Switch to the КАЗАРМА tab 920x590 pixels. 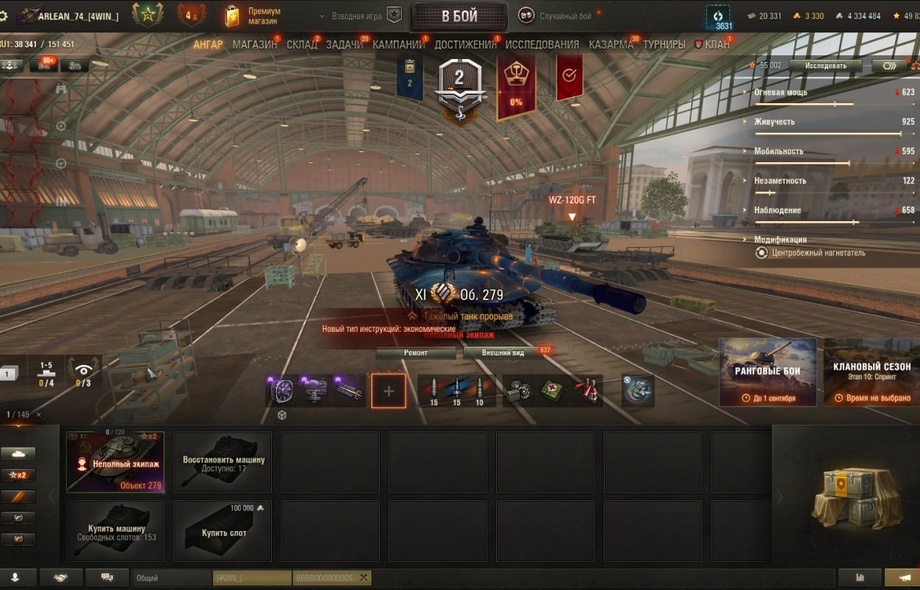point(610,45)
